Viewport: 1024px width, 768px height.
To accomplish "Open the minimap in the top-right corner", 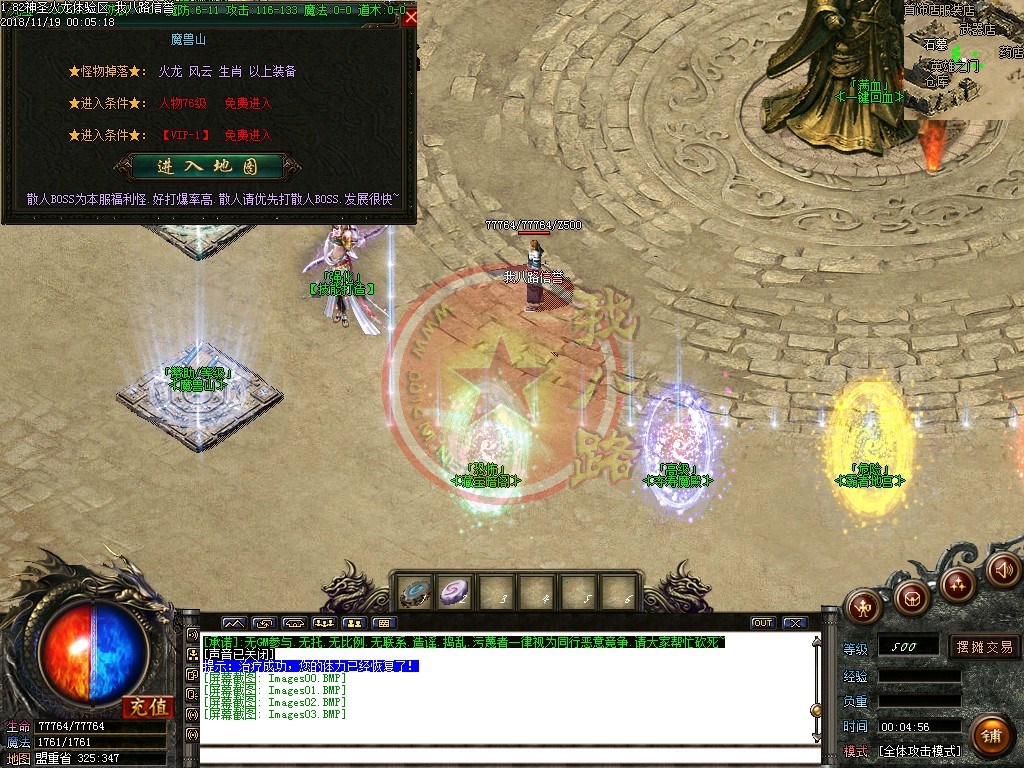I will [963, 60].
